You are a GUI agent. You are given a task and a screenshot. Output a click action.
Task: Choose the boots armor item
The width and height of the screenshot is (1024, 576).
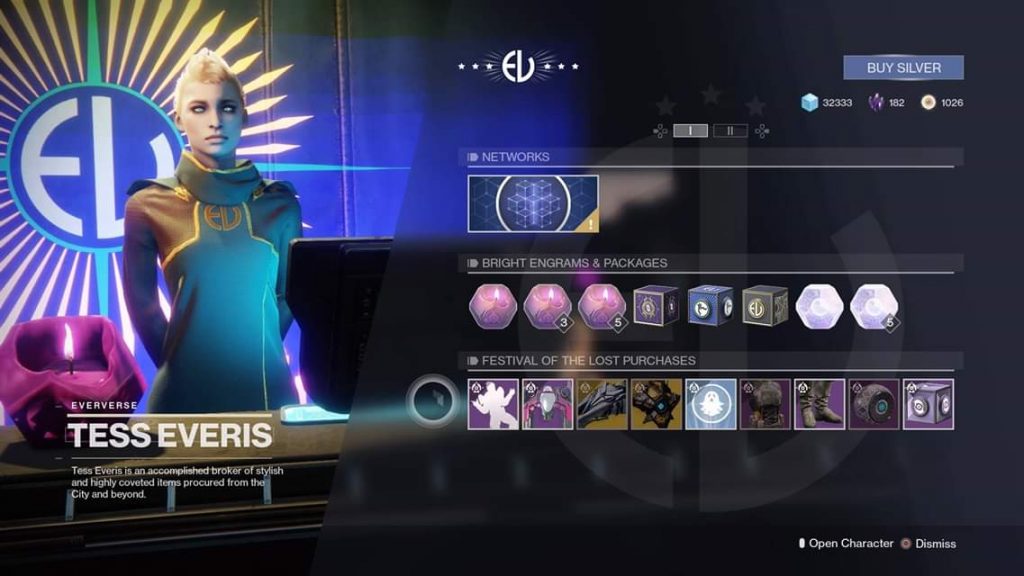coord(820,404)
